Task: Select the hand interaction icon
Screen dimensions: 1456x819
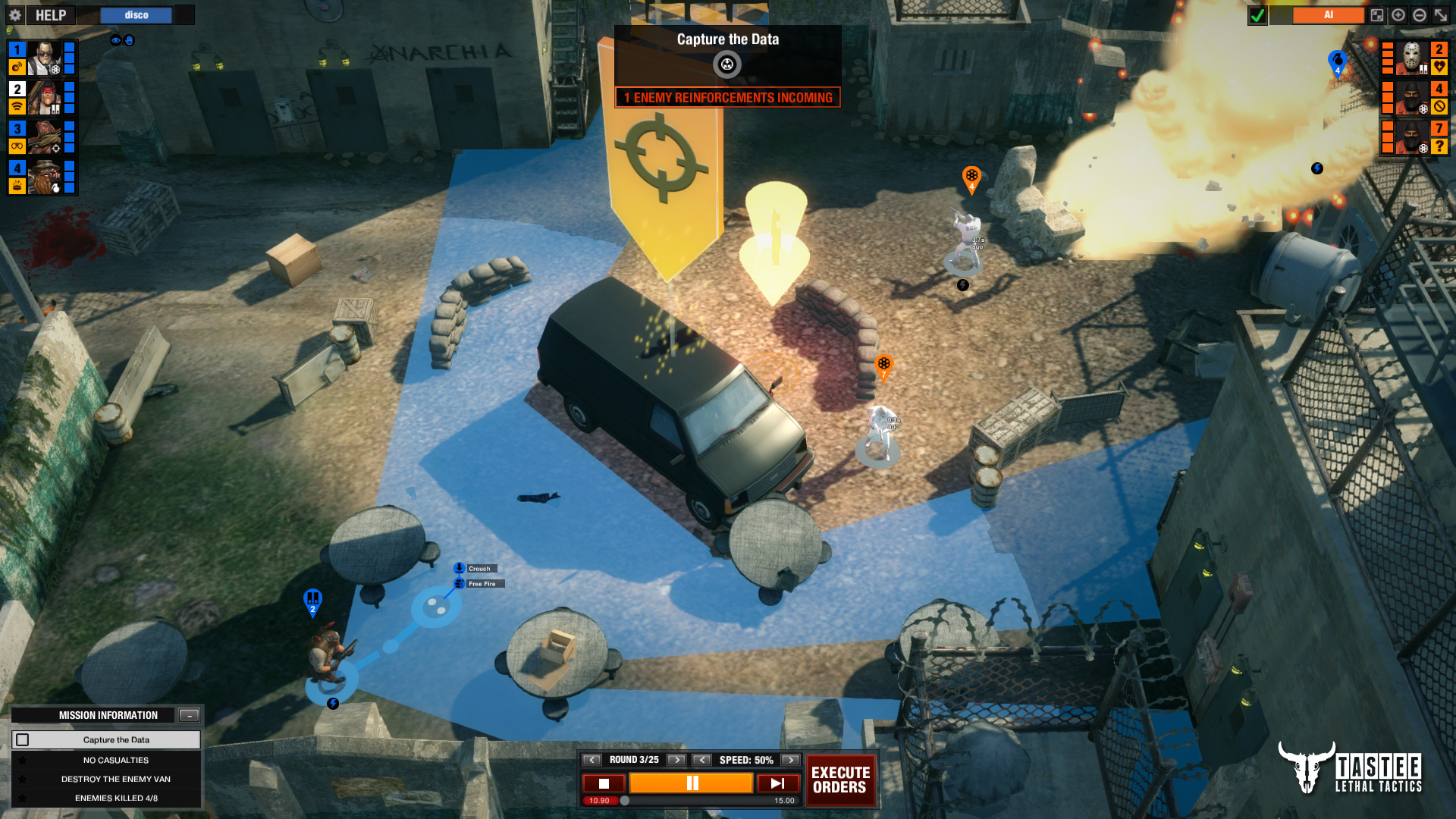Action: click(x=130, y=39)
